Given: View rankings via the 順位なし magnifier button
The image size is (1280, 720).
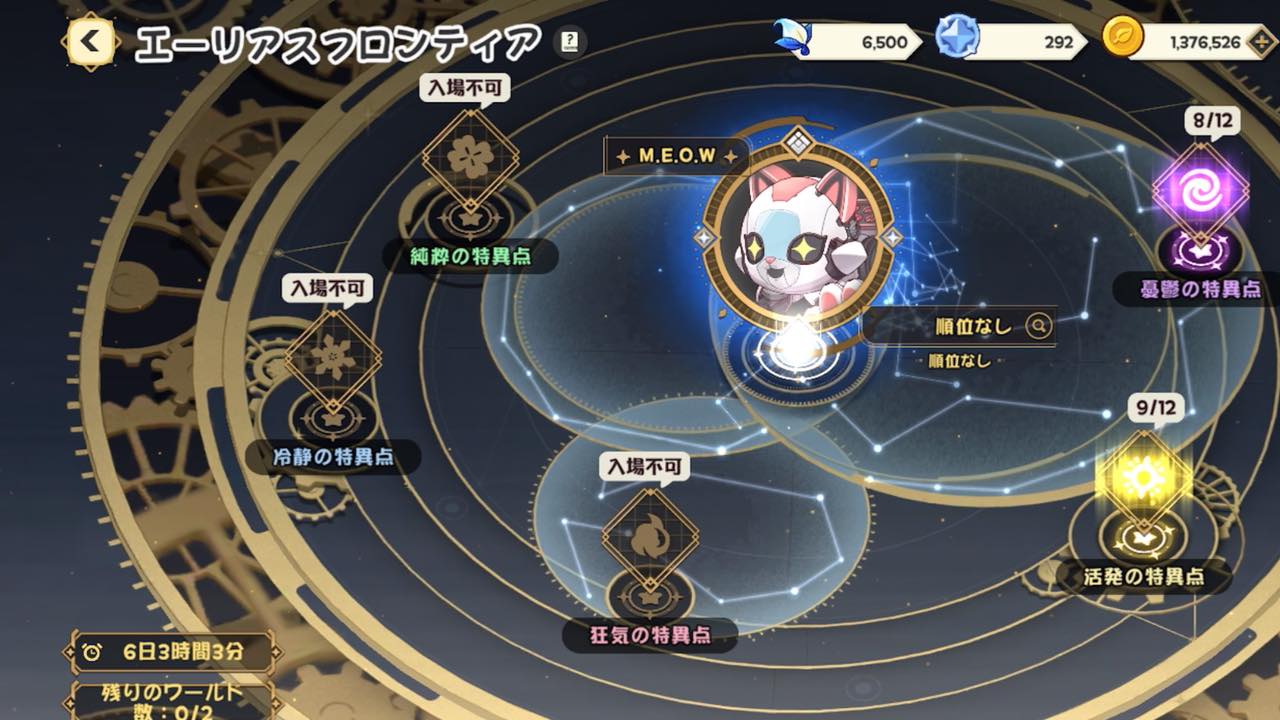Looking at the screenshot, I should point(1039,326).
